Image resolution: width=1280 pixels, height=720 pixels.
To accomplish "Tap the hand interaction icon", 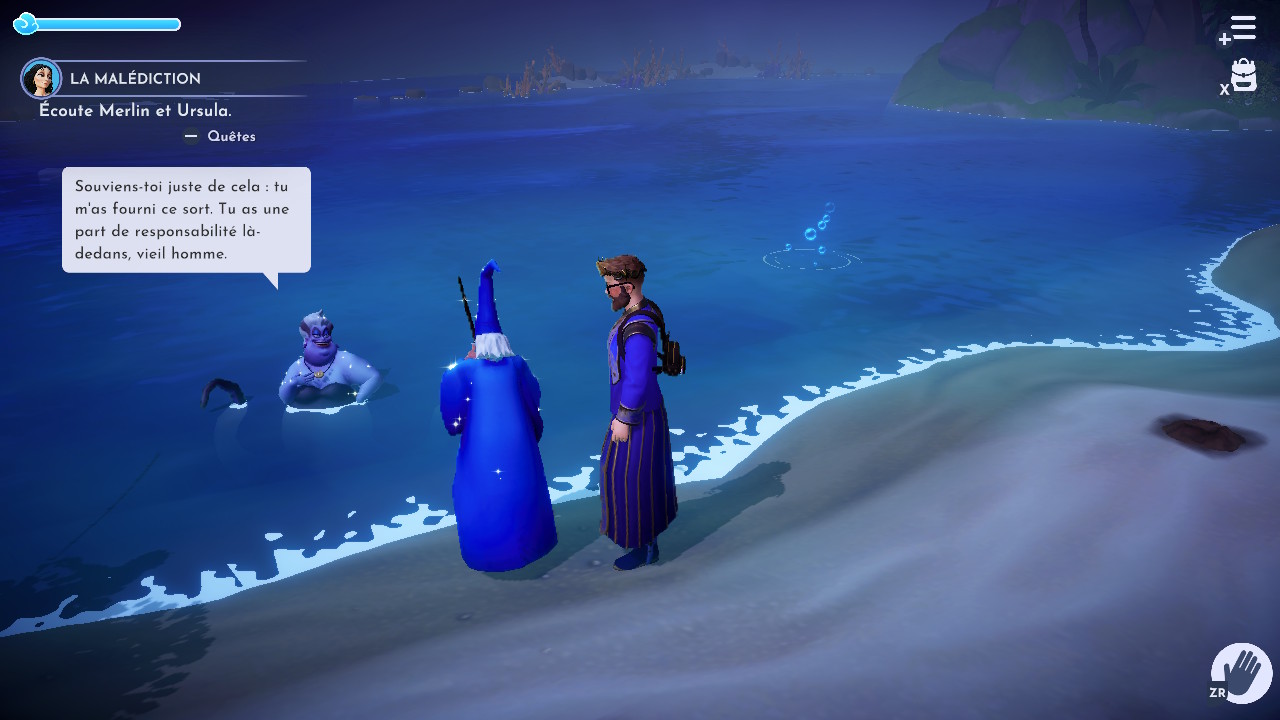I will (x=1241, y=673).
